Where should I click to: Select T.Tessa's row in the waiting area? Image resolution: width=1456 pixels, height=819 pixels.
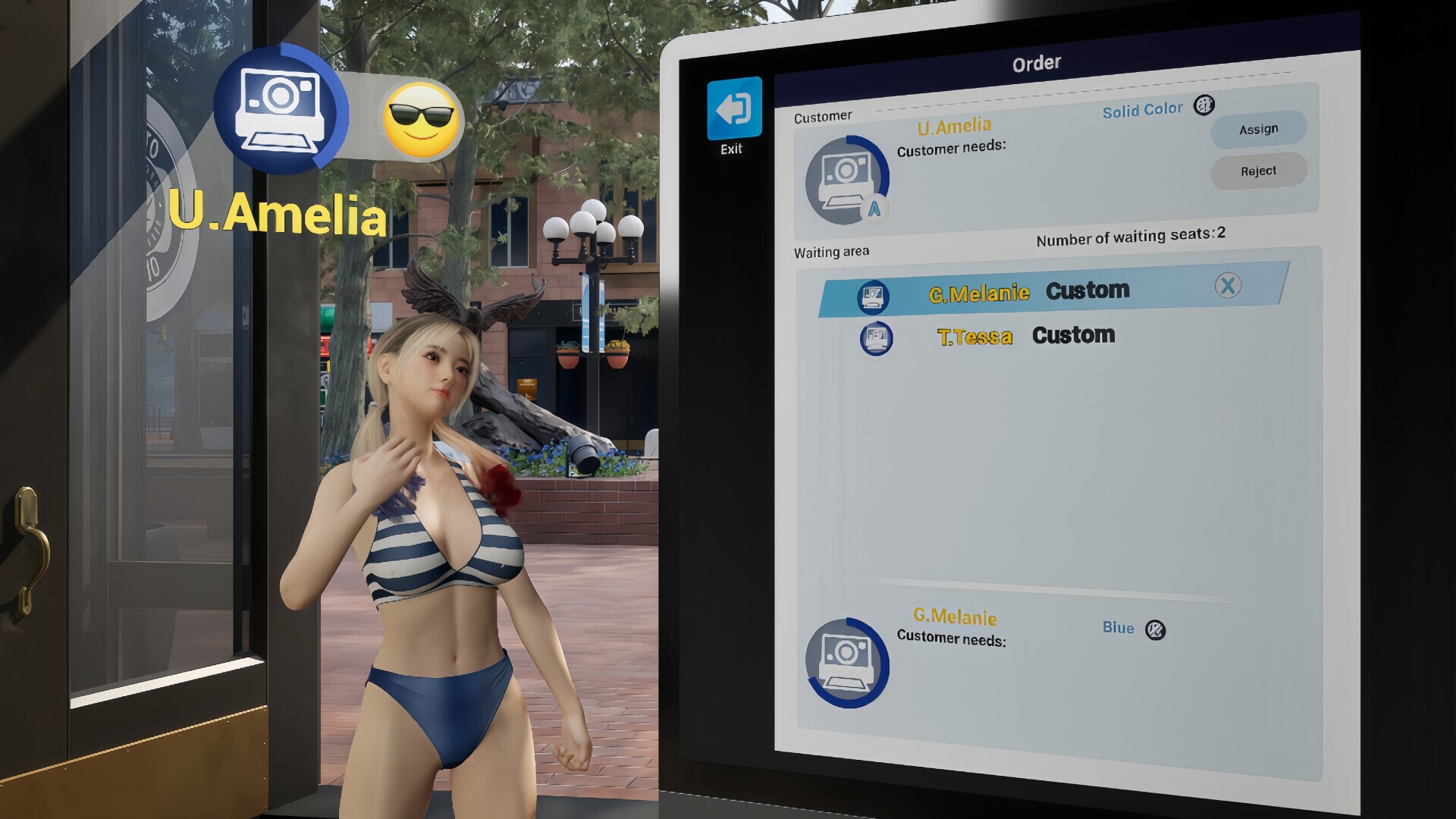(x=1025, y=336)
